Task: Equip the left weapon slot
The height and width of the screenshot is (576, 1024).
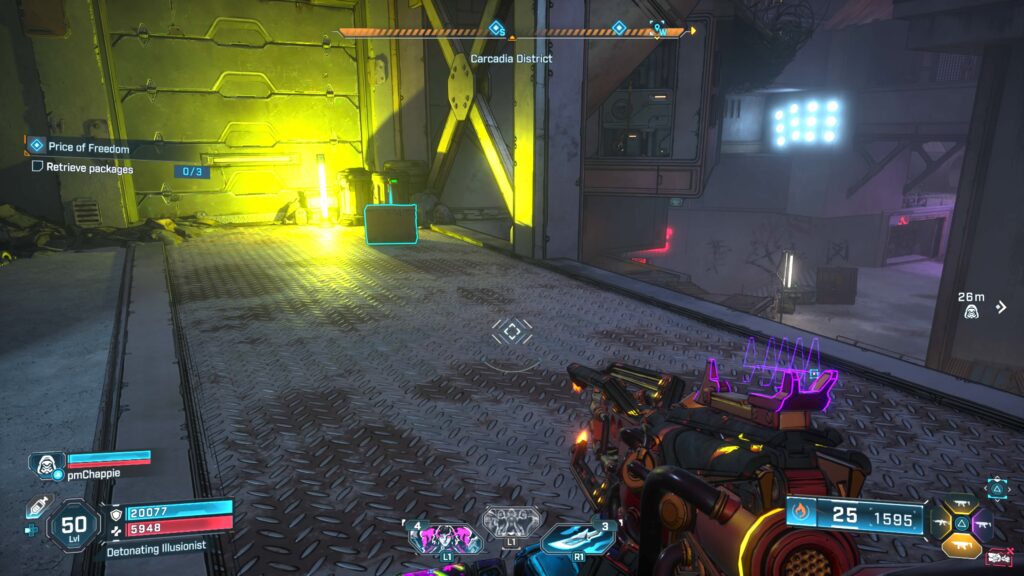Action: (941, 524)
